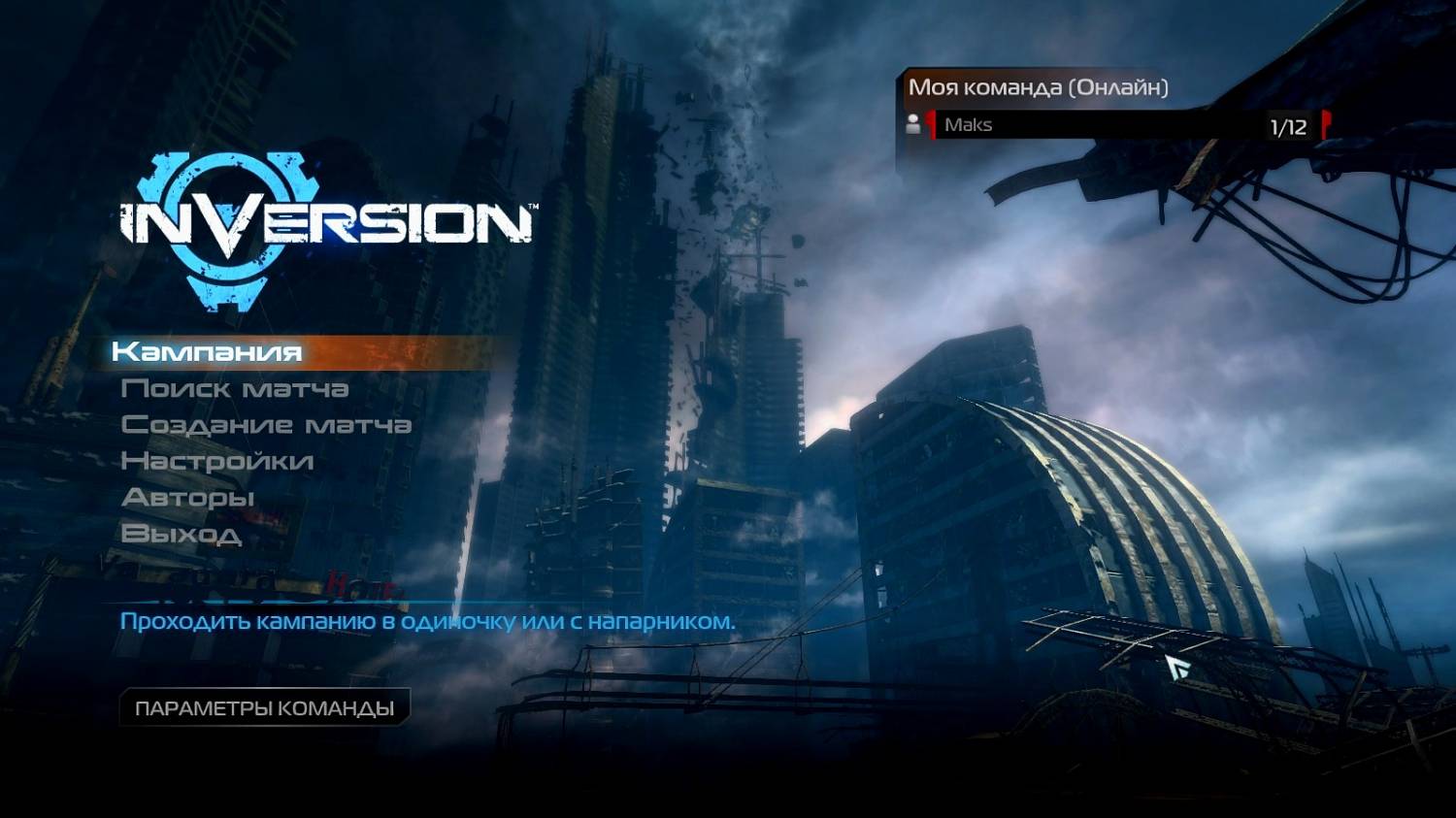Viewport: 1456px width, 818px height.
Task: Open the Настройки settings menu
Action: (x=217, y=461)
